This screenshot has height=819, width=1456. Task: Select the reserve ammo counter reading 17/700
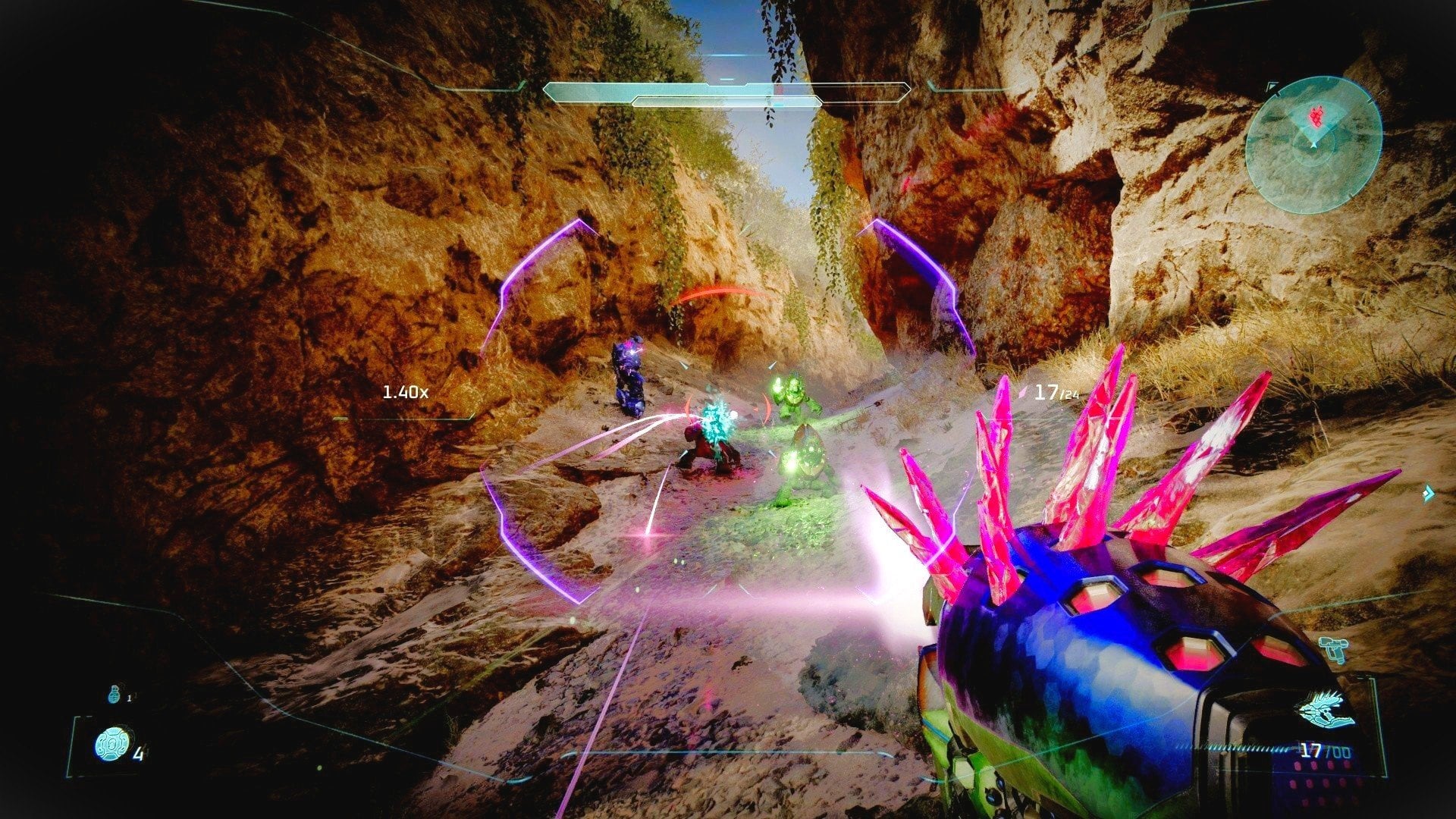[x=1323, y=751]
